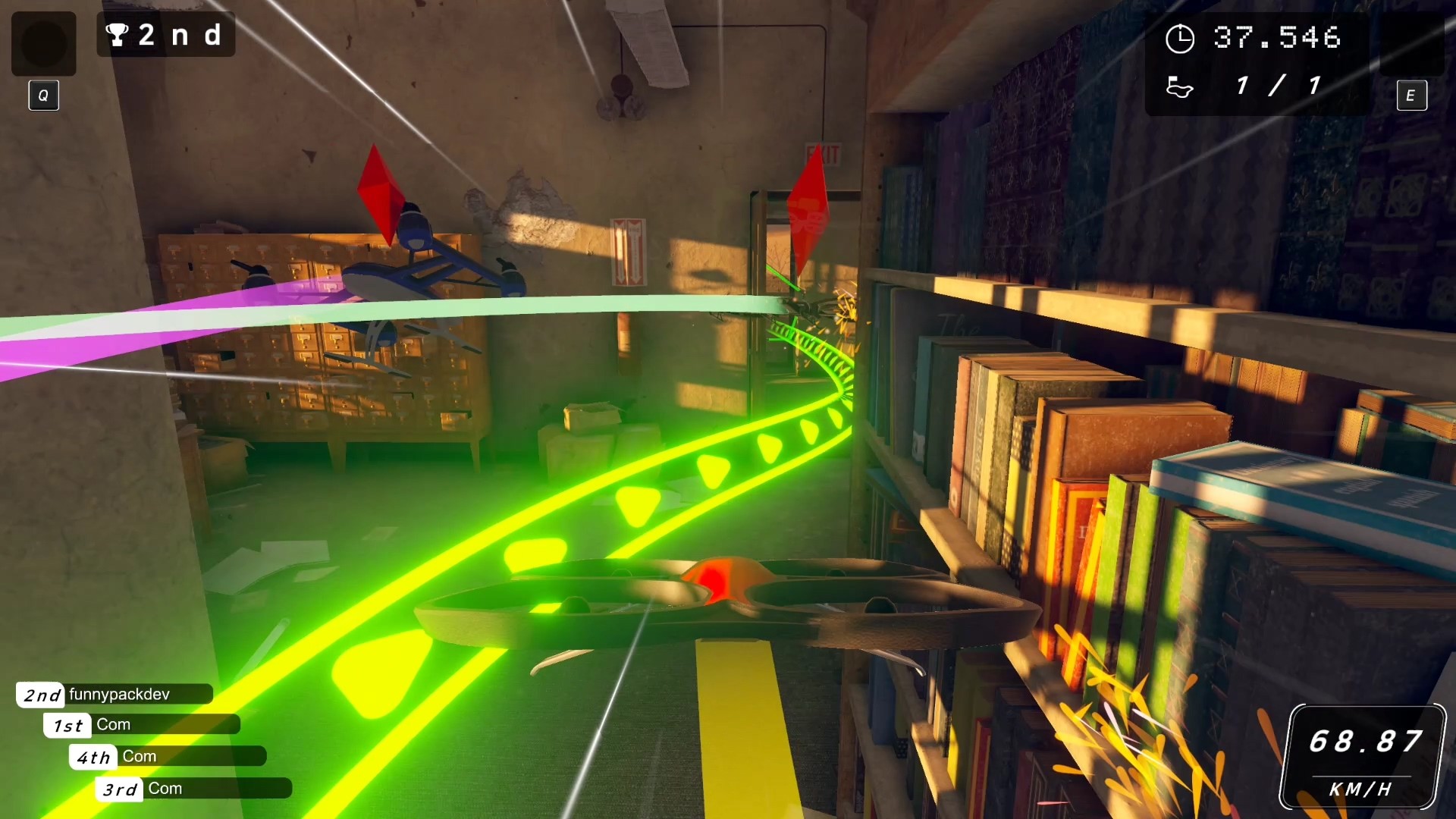Click the trophy icon next to 2nd
Viewport: 1456px width, 819px height.
[x=117, y=35]
